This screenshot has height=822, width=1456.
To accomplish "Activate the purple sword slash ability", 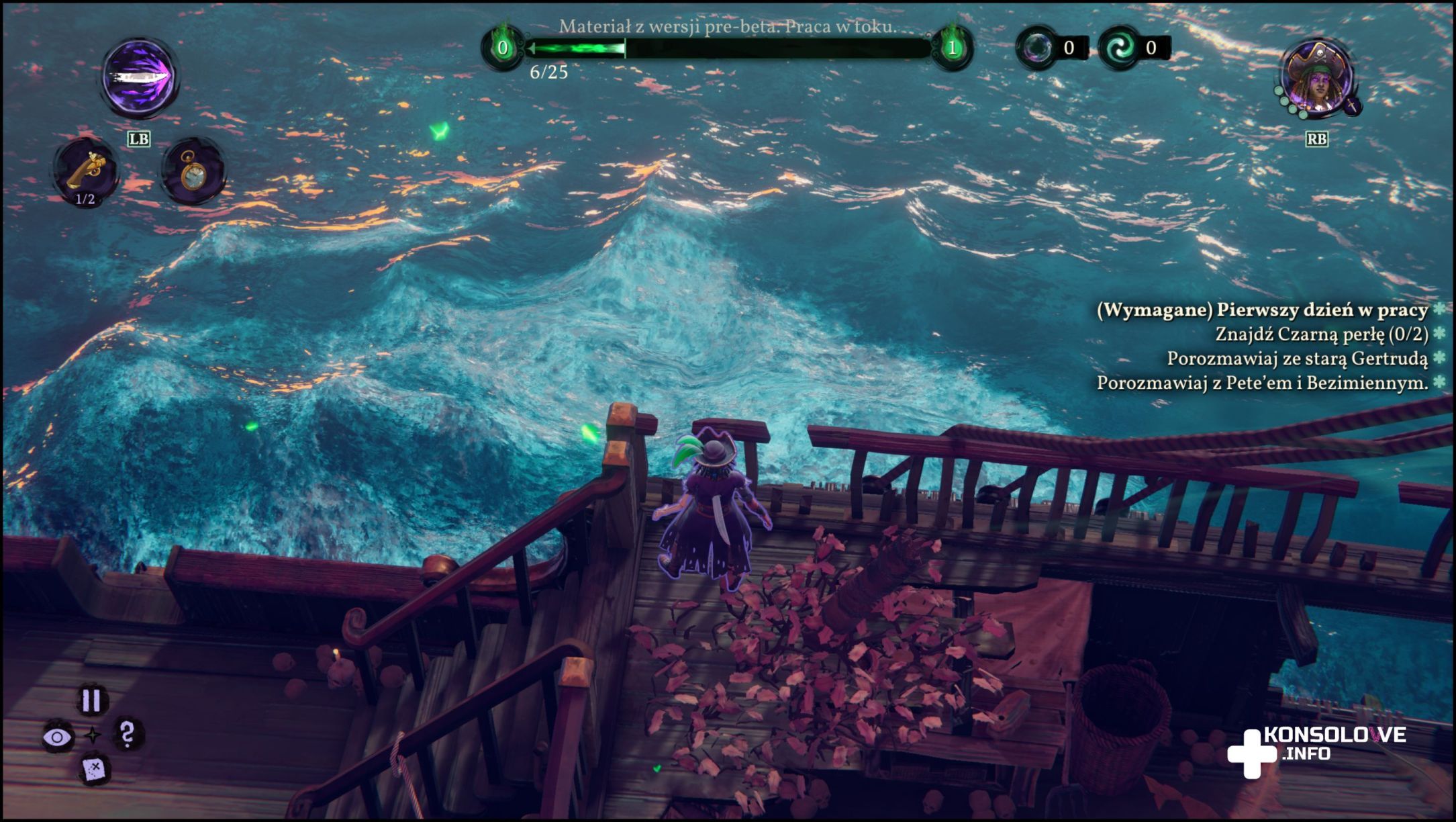I will [140, 77].
